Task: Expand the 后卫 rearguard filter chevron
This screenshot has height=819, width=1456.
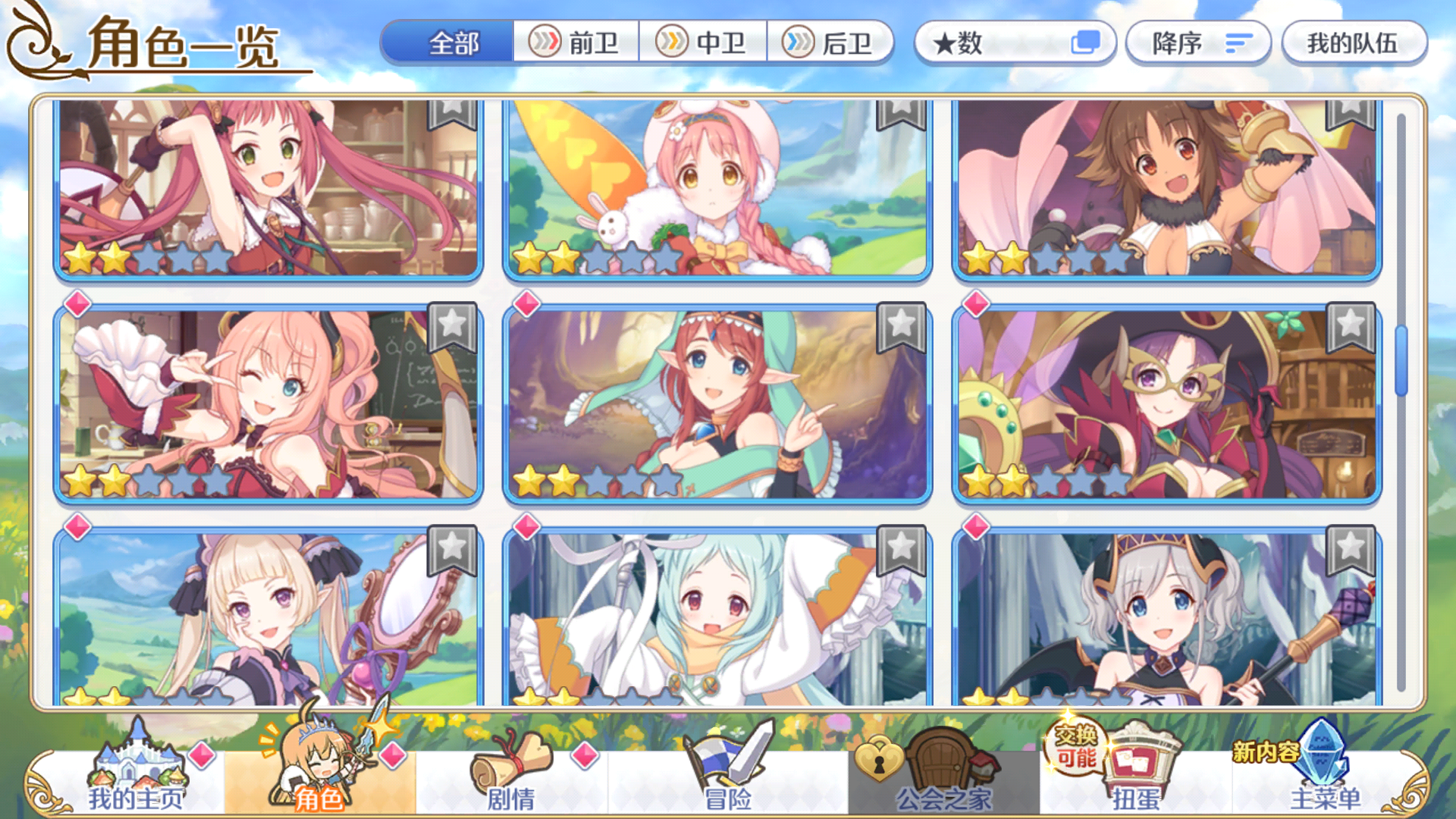Action: point(798,43)
